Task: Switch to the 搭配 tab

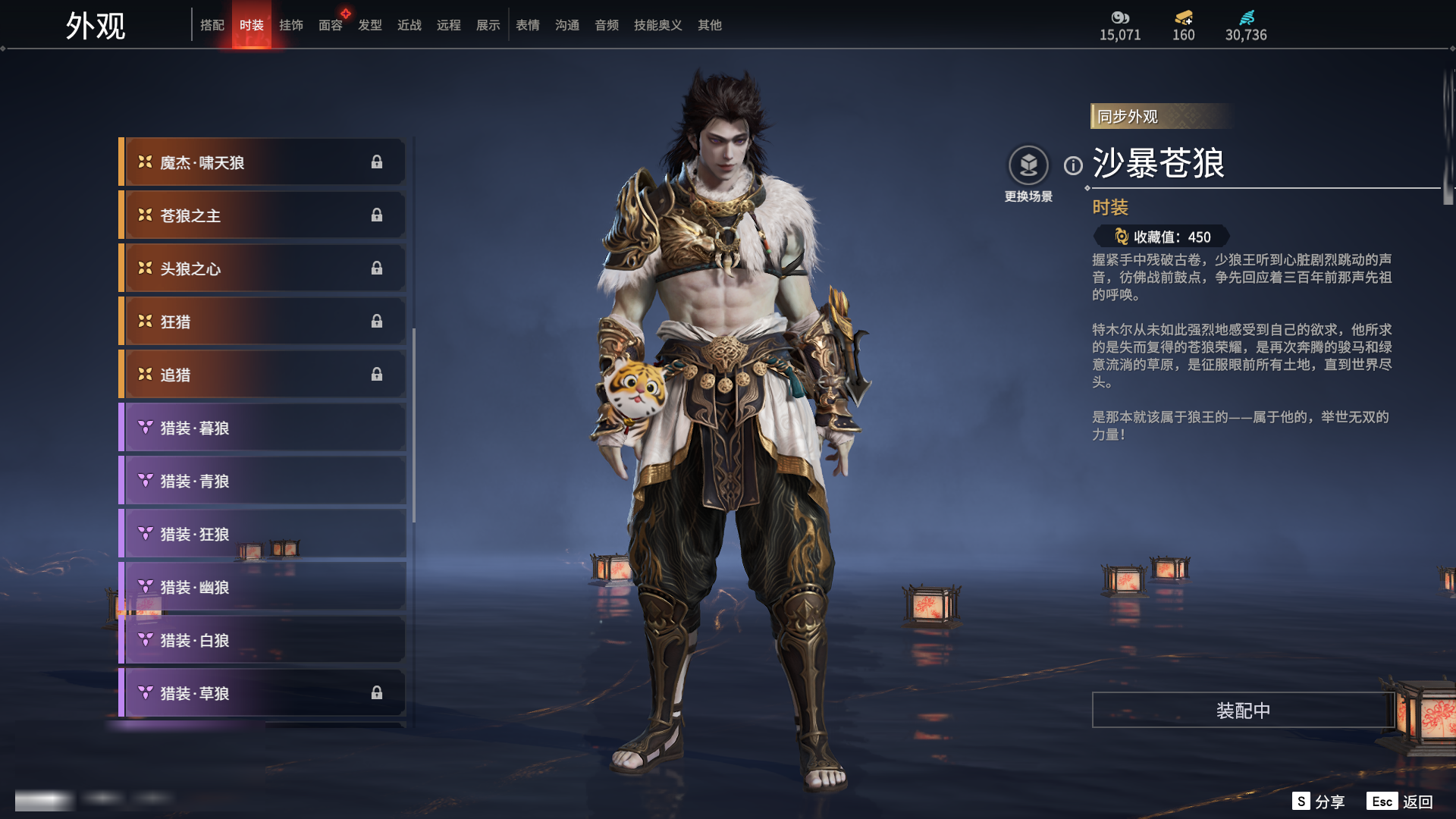Action: (x=212, y=25)
